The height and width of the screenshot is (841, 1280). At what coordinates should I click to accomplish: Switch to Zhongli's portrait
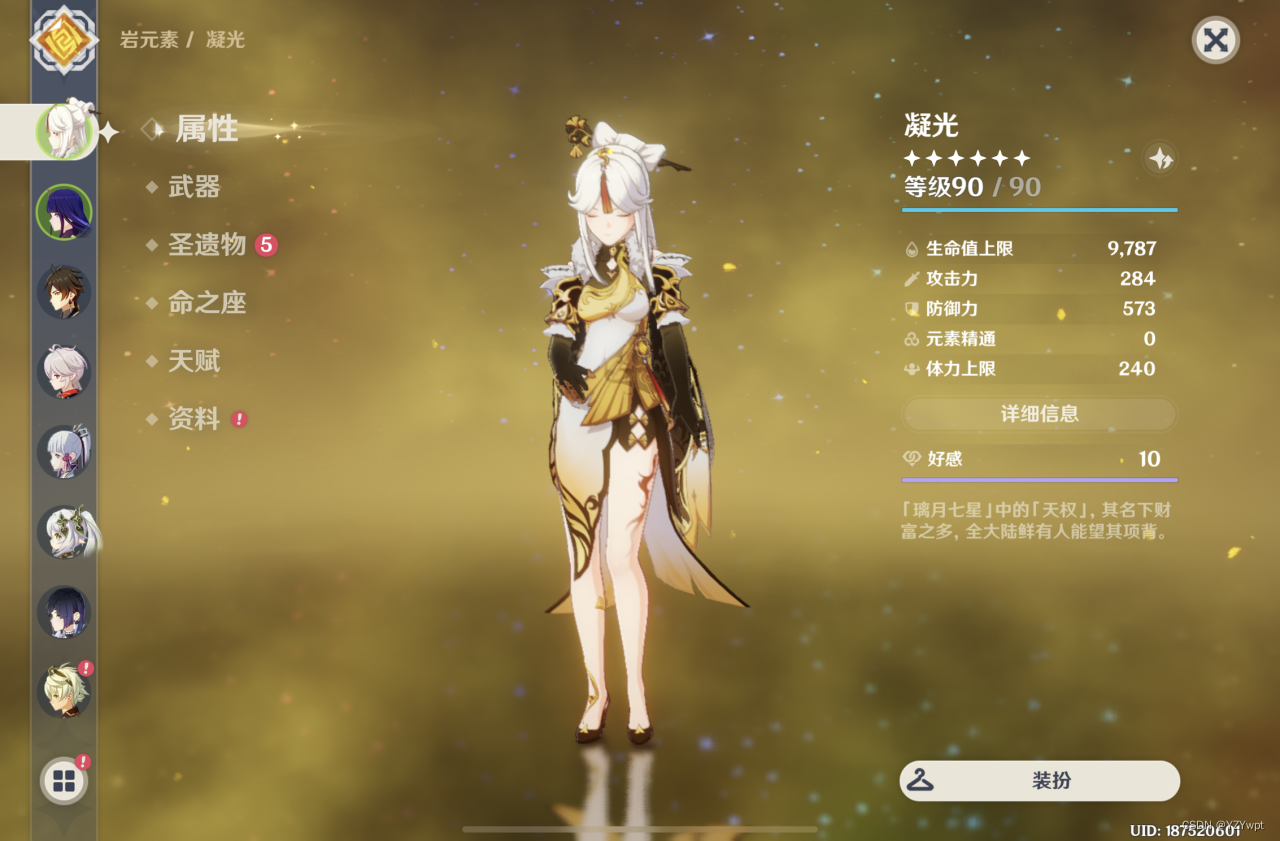(64, 292)
